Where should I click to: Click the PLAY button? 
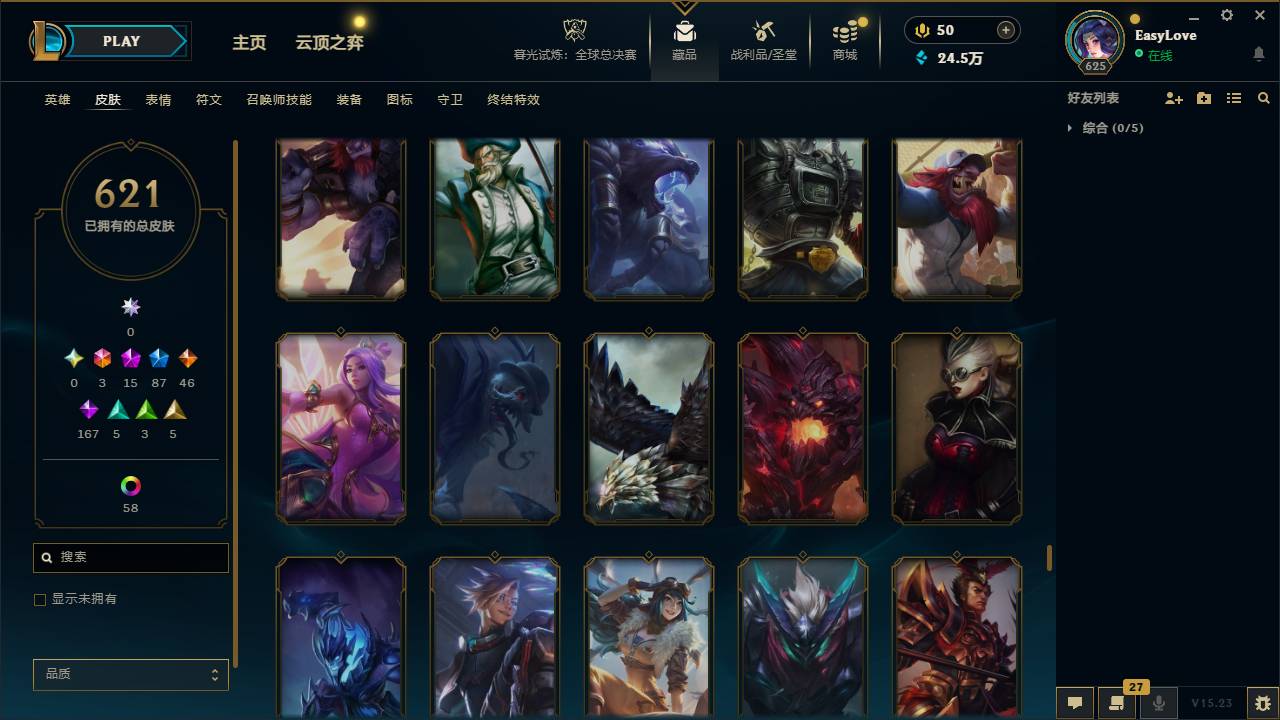121,41
